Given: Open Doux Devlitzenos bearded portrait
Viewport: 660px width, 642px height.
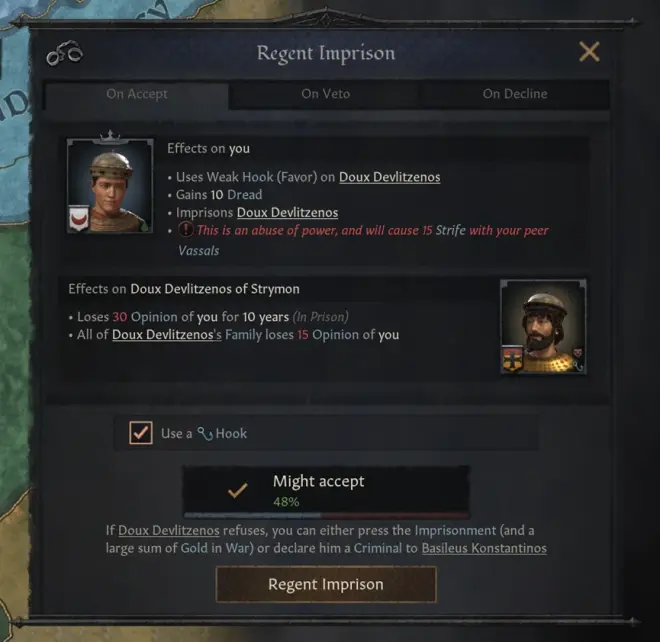Looking at the screenshot, I should (x=543, y=328).
